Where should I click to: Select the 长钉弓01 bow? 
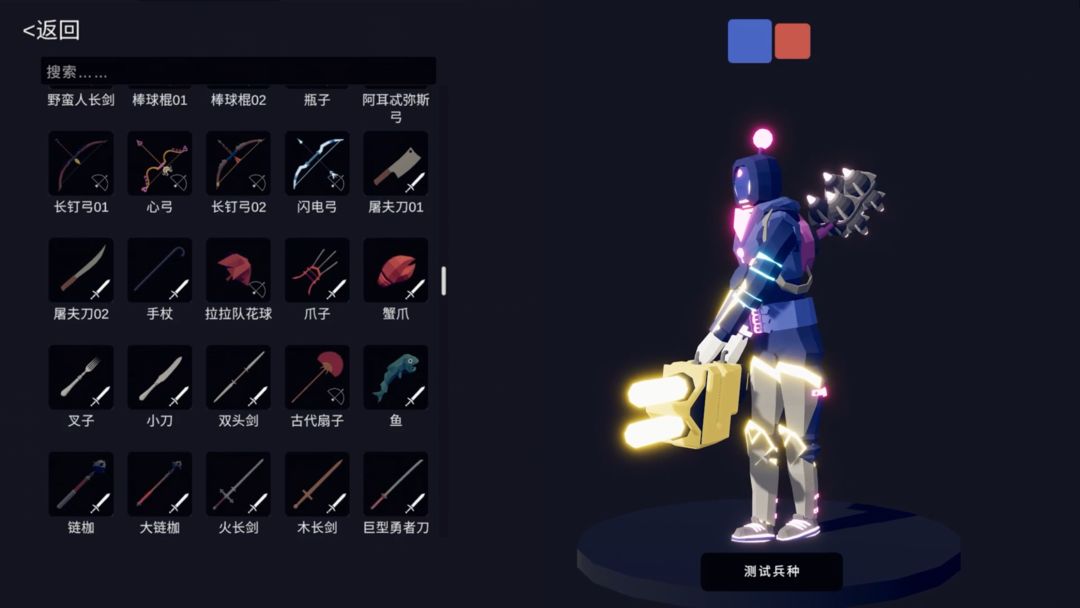81,164
